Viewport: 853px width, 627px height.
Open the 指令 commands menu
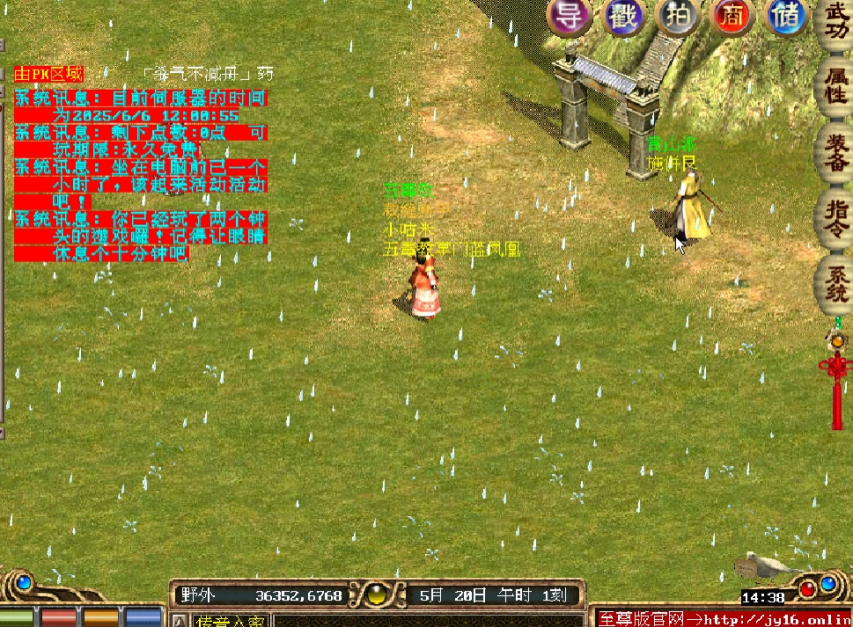(836, 215)
